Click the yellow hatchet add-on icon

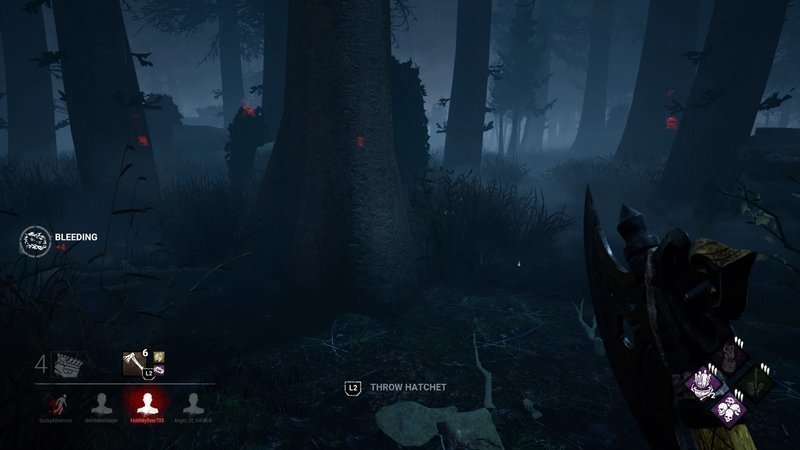tap(159, 356)
